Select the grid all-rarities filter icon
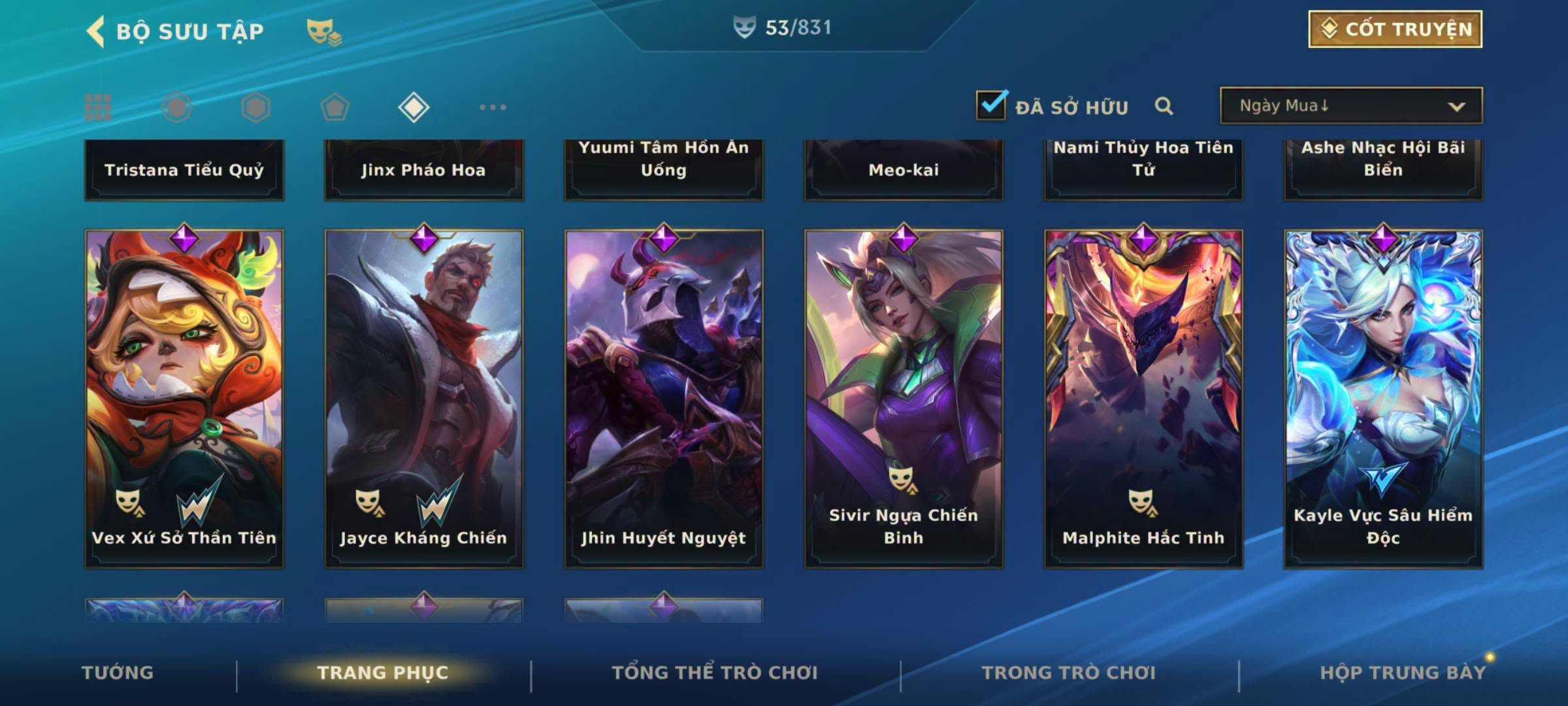1568x706 pixels. click(98, 107)
